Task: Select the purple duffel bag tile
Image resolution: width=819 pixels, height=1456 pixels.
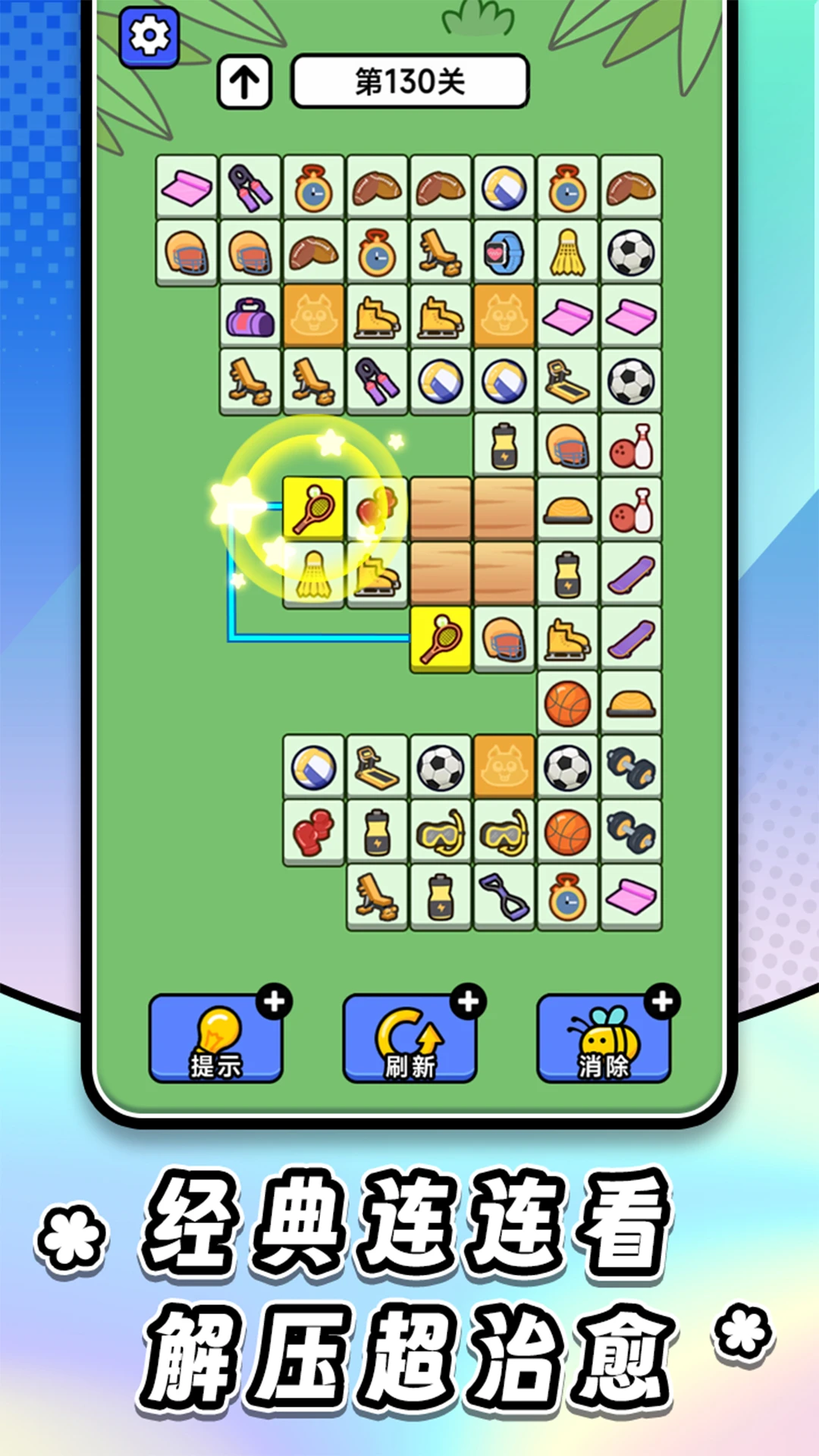Action: point(250,316)
